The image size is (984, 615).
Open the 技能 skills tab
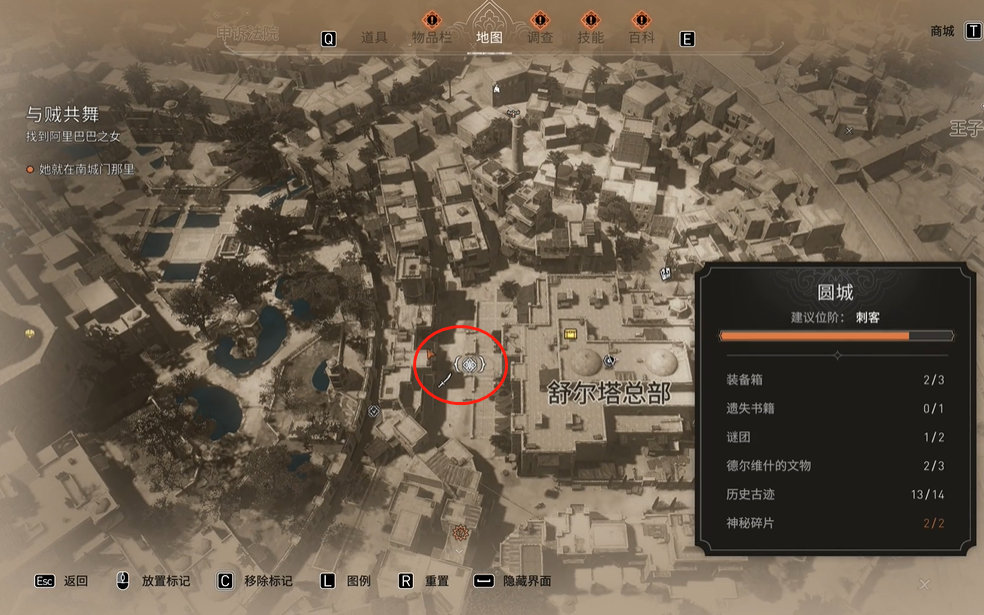click(x=590, y=38)
